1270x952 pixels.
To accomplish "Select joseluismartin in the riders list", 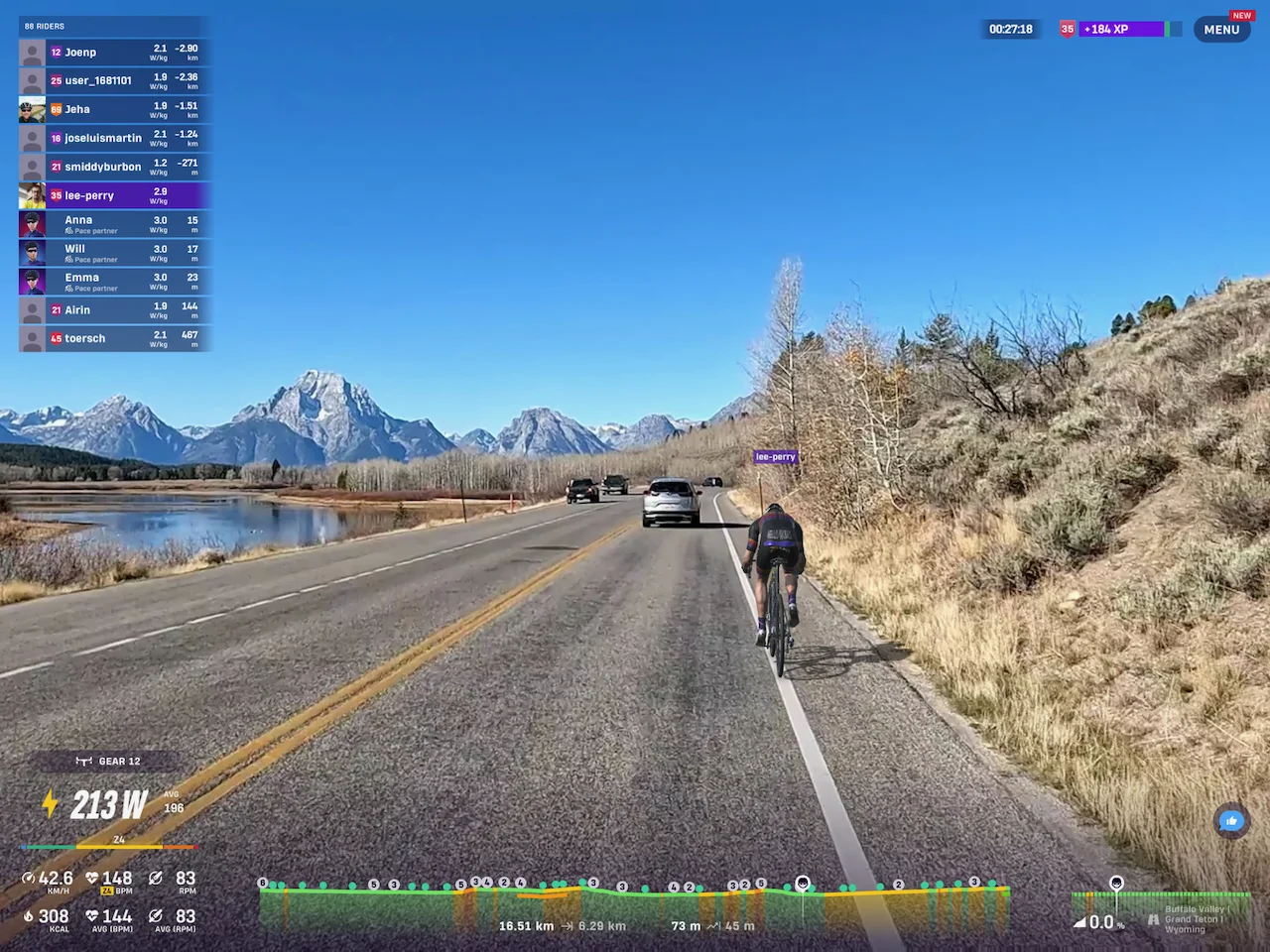I will click(114, 139).
